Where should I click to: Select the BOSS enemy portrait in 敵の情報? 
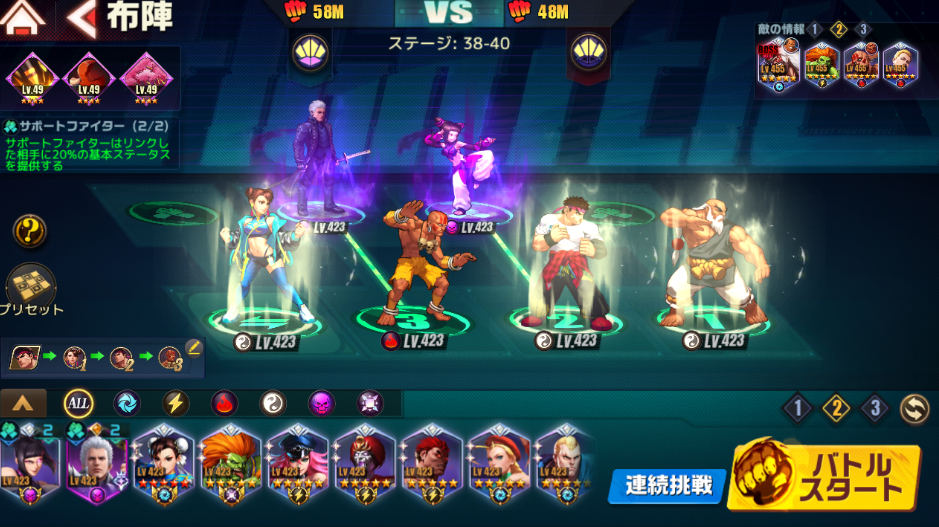(780, 66)
